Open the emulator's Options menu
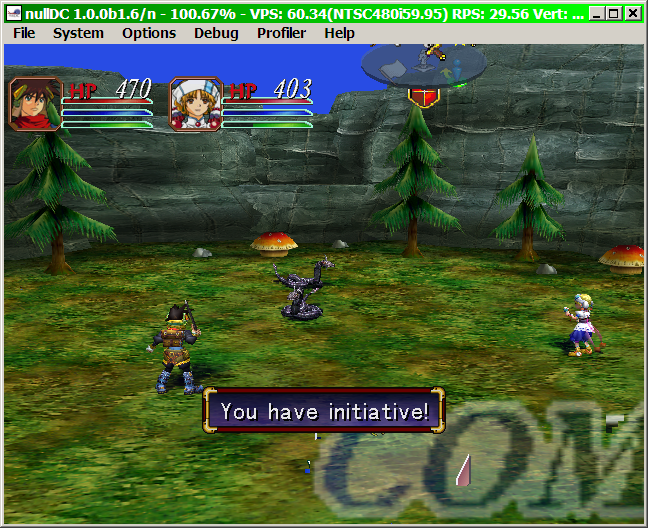 (x=149, y=33)
